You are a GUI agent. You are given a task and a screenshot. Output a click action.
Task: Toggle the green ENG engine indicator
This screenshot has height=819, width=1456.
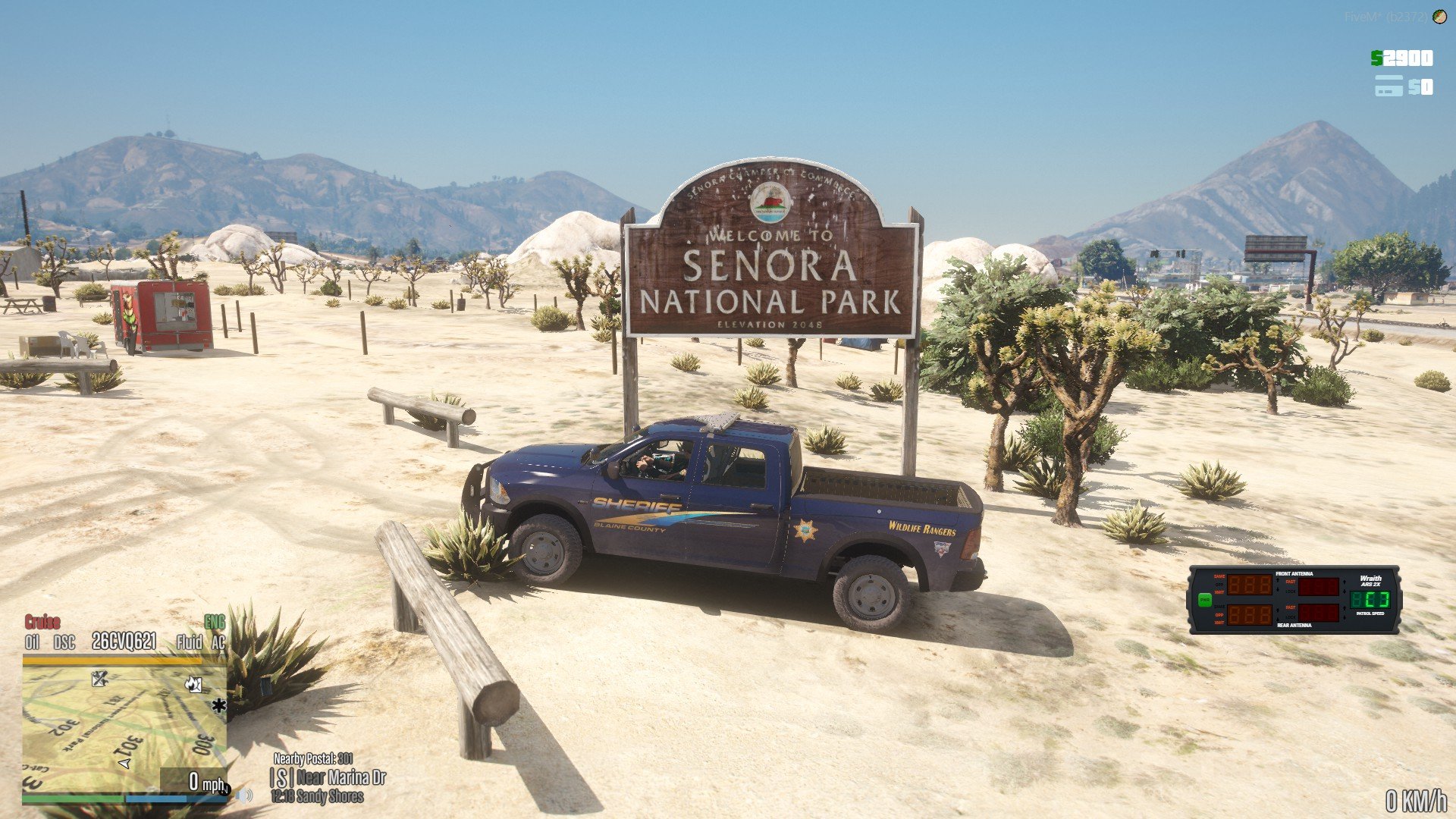(x=215, y=623)
